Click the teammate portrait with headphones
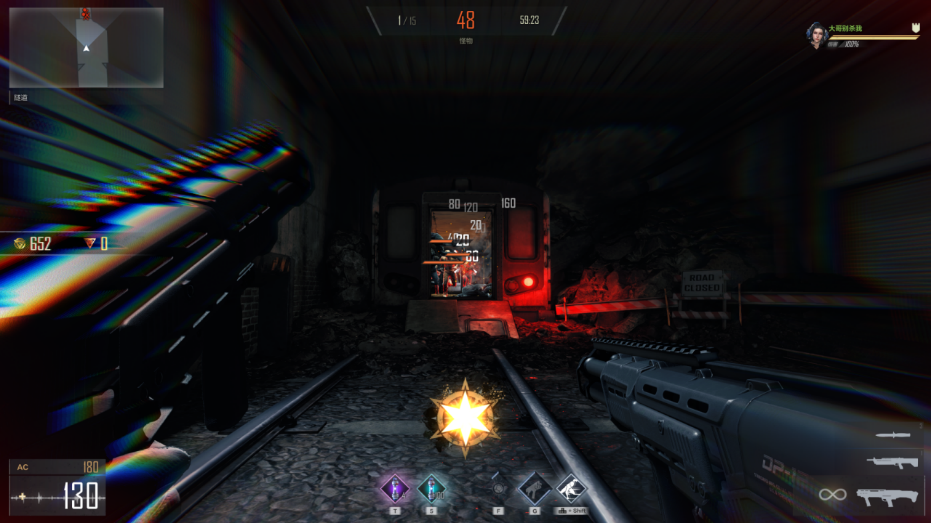The image size is (931, 524). 816,34
